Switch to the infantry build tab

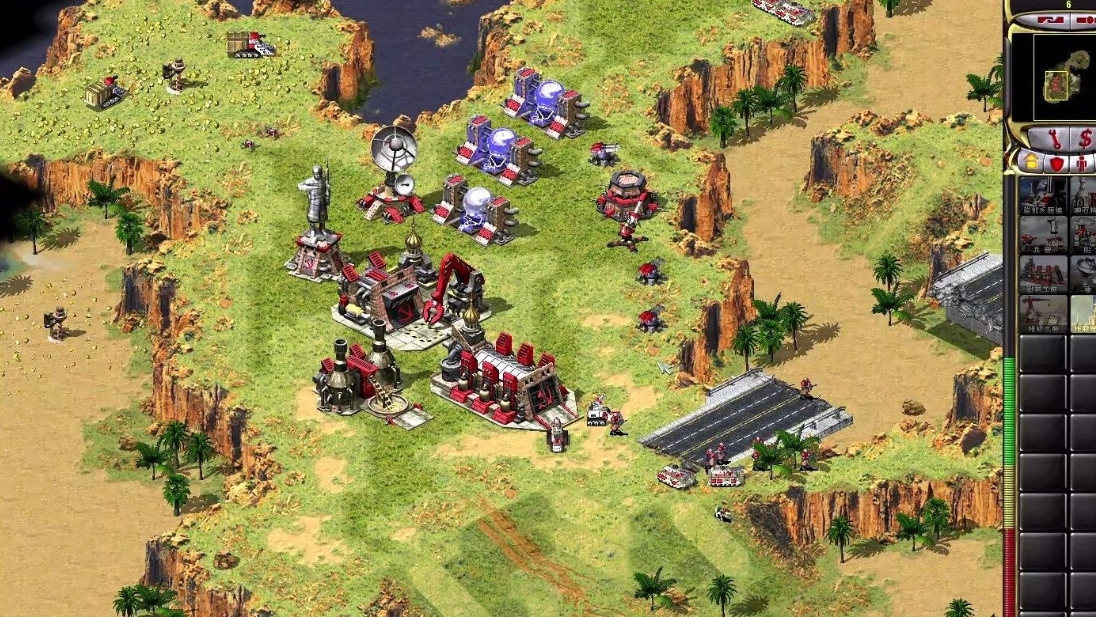pyautogui.click(x=1082, y=163)
